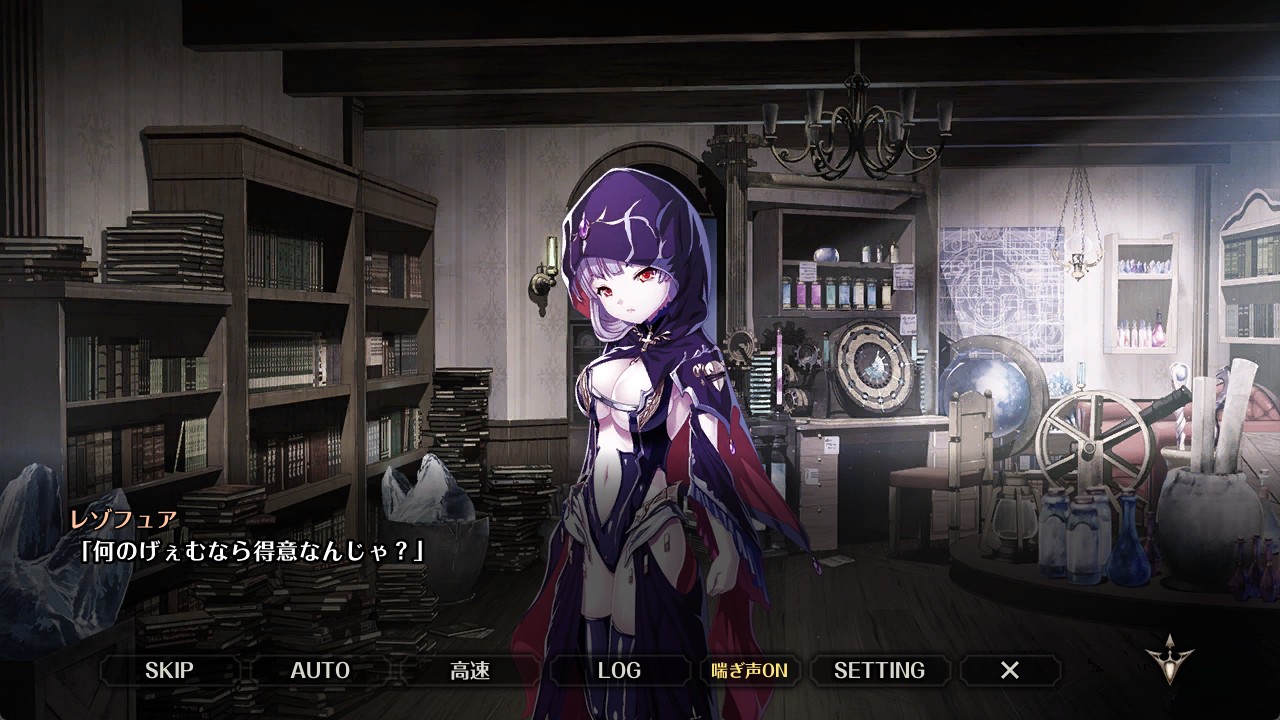The width and height of the screenshot is (1280, 720).
Task: Hide the dialogue interface with X
Action: coord(1010,670)
